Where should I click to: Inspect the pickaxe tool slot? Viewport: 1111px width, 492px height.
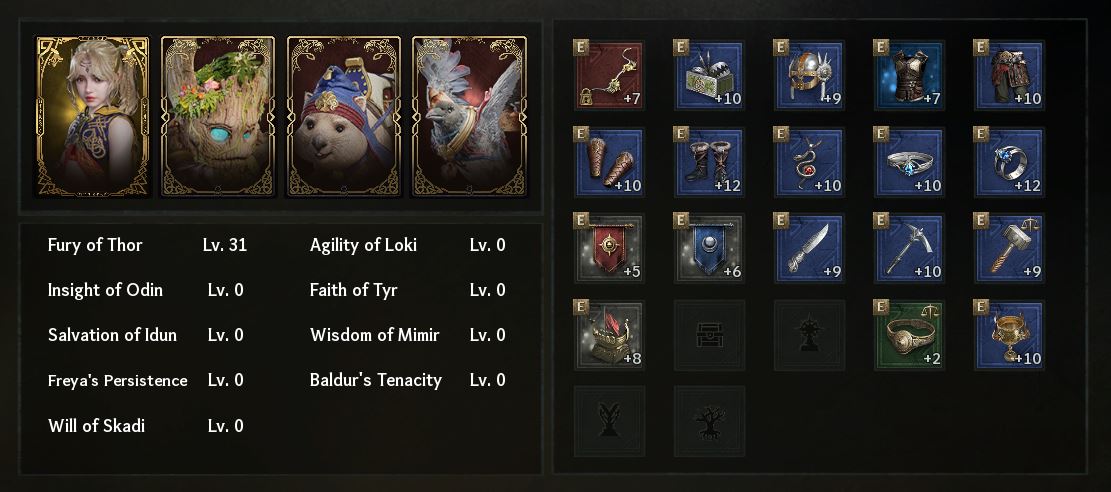(909, 248)
